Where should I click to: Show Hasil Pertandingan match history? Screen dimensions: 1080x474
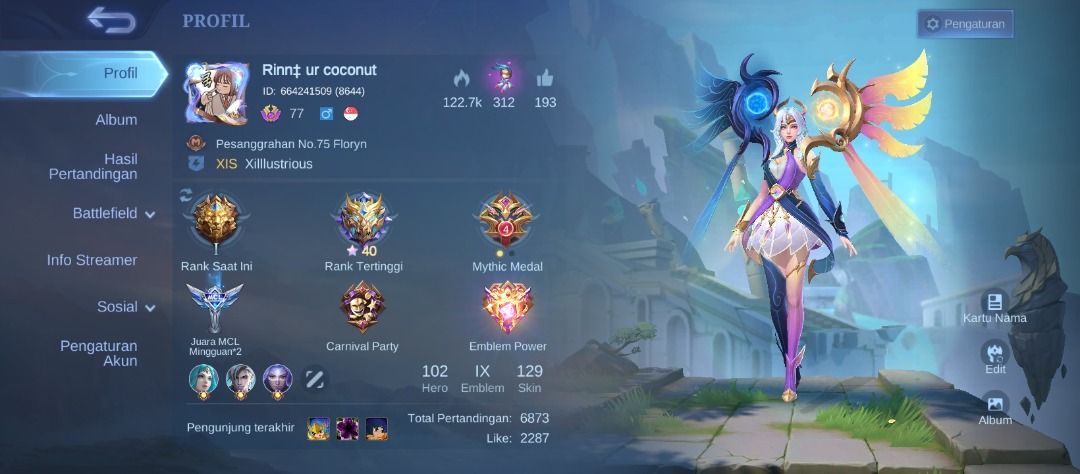click(x=93, y=167)
